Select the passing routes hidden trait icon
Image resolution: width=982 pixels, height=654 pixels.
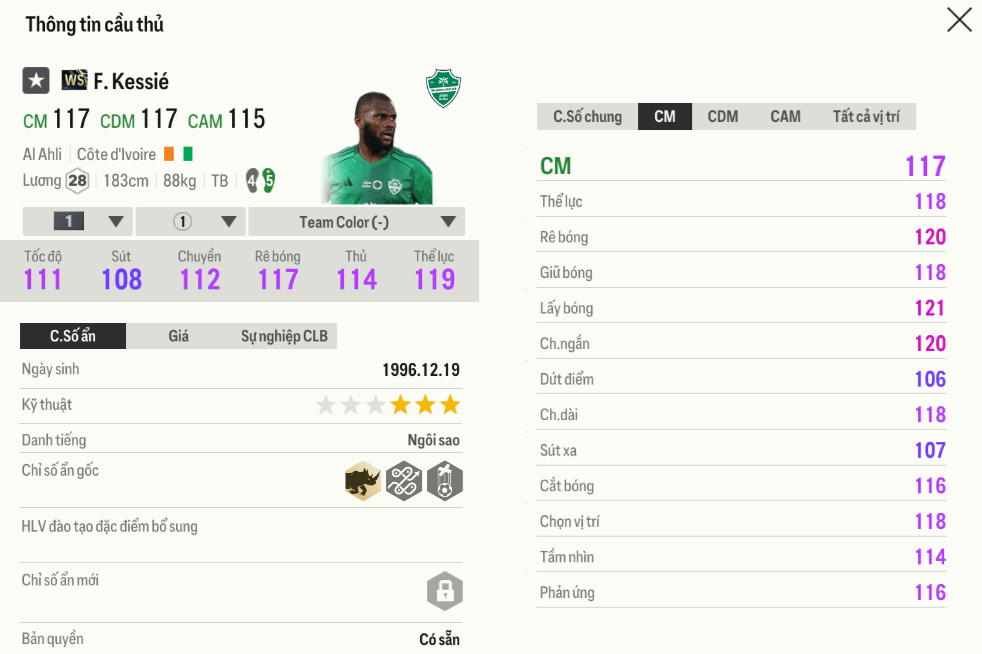404,482
